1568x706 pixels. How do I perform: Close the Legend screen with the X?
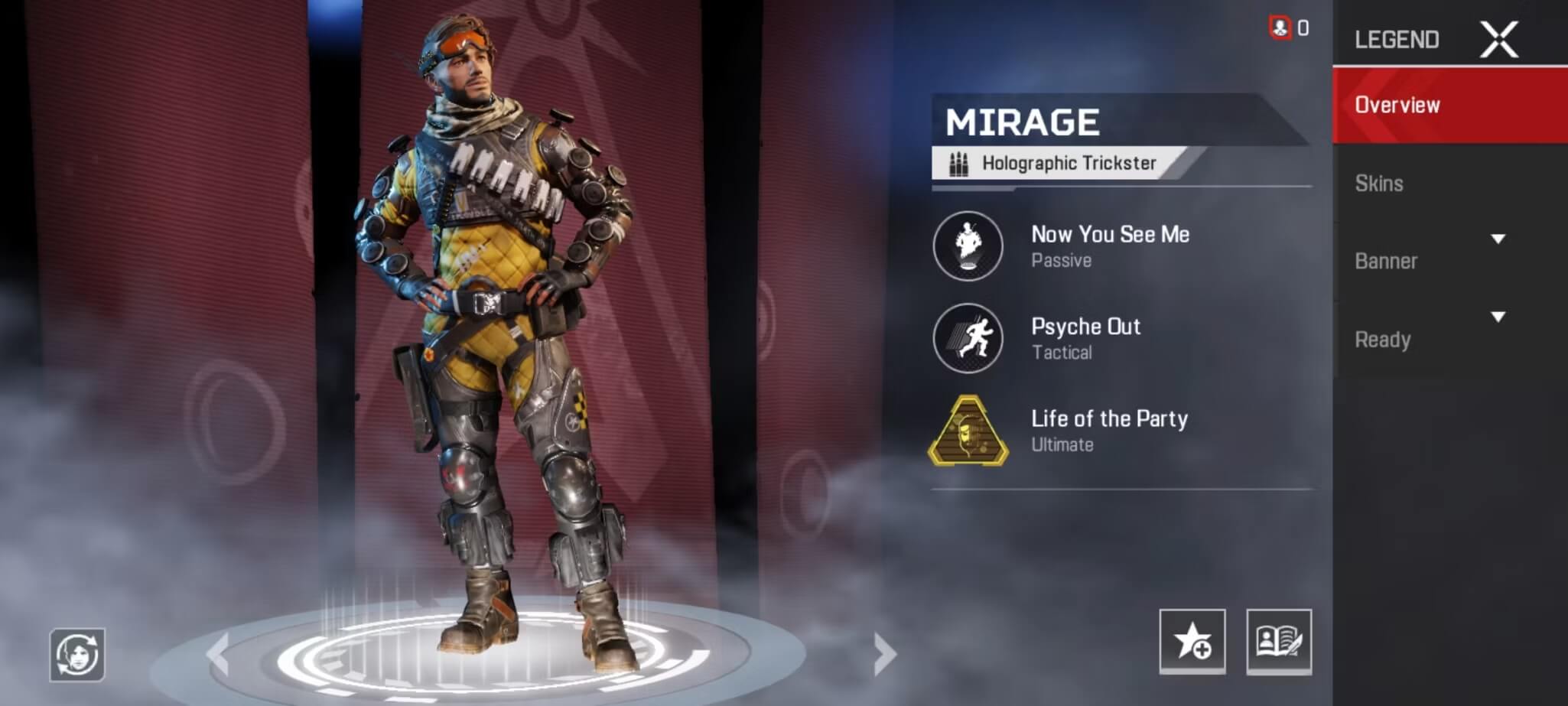point(1498,40)
